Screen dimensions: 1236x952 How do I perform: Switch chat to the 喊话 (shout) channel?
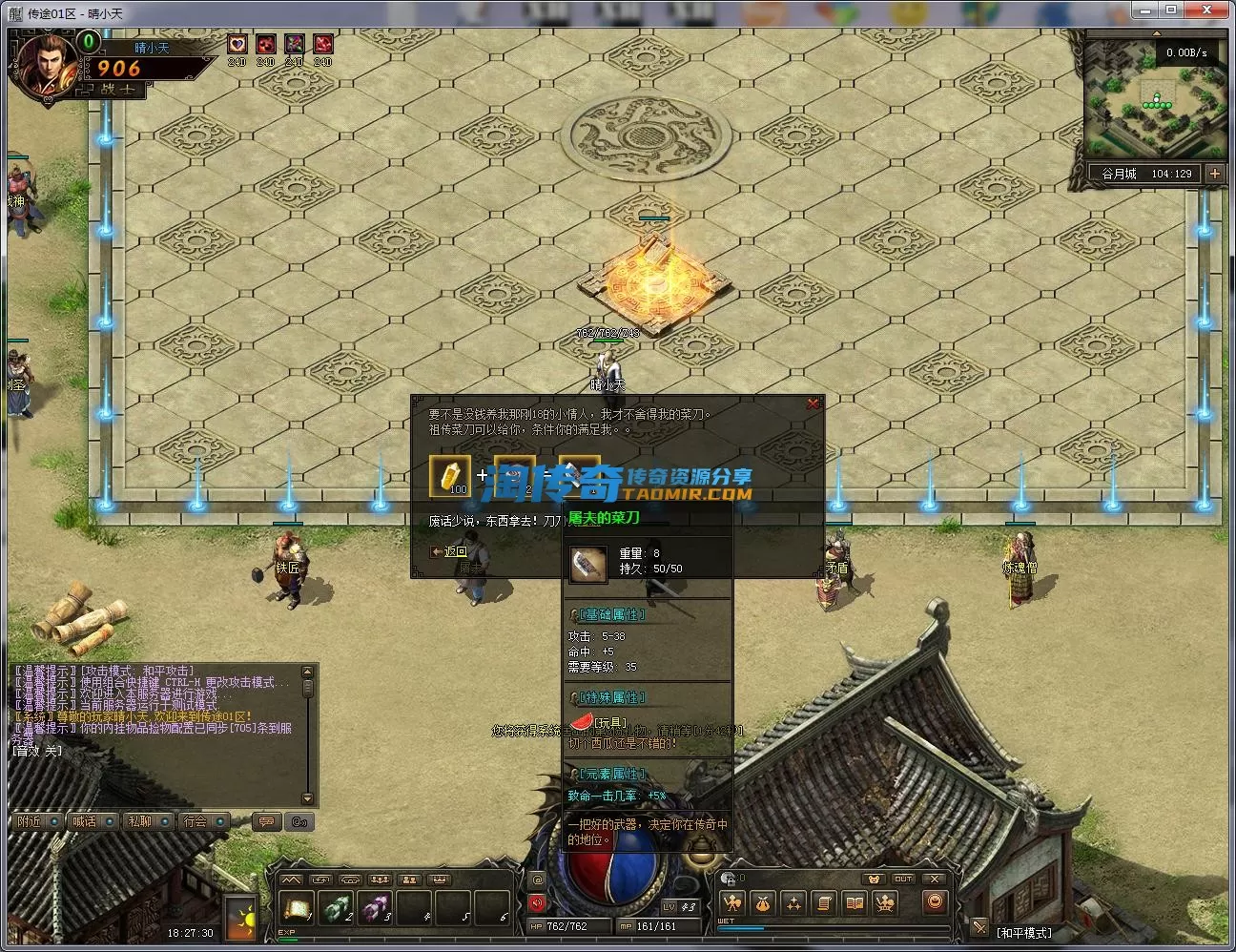86,821
